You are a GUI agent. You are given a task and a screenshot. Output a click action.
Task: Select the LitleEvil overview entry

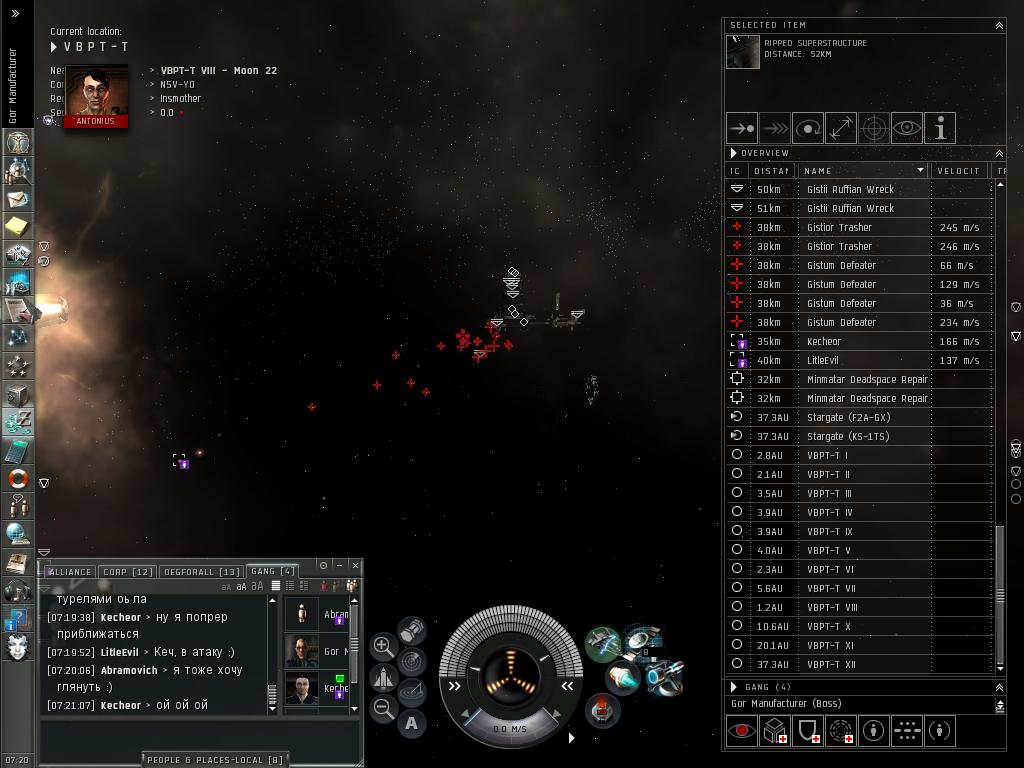click(x=822, y=360)
